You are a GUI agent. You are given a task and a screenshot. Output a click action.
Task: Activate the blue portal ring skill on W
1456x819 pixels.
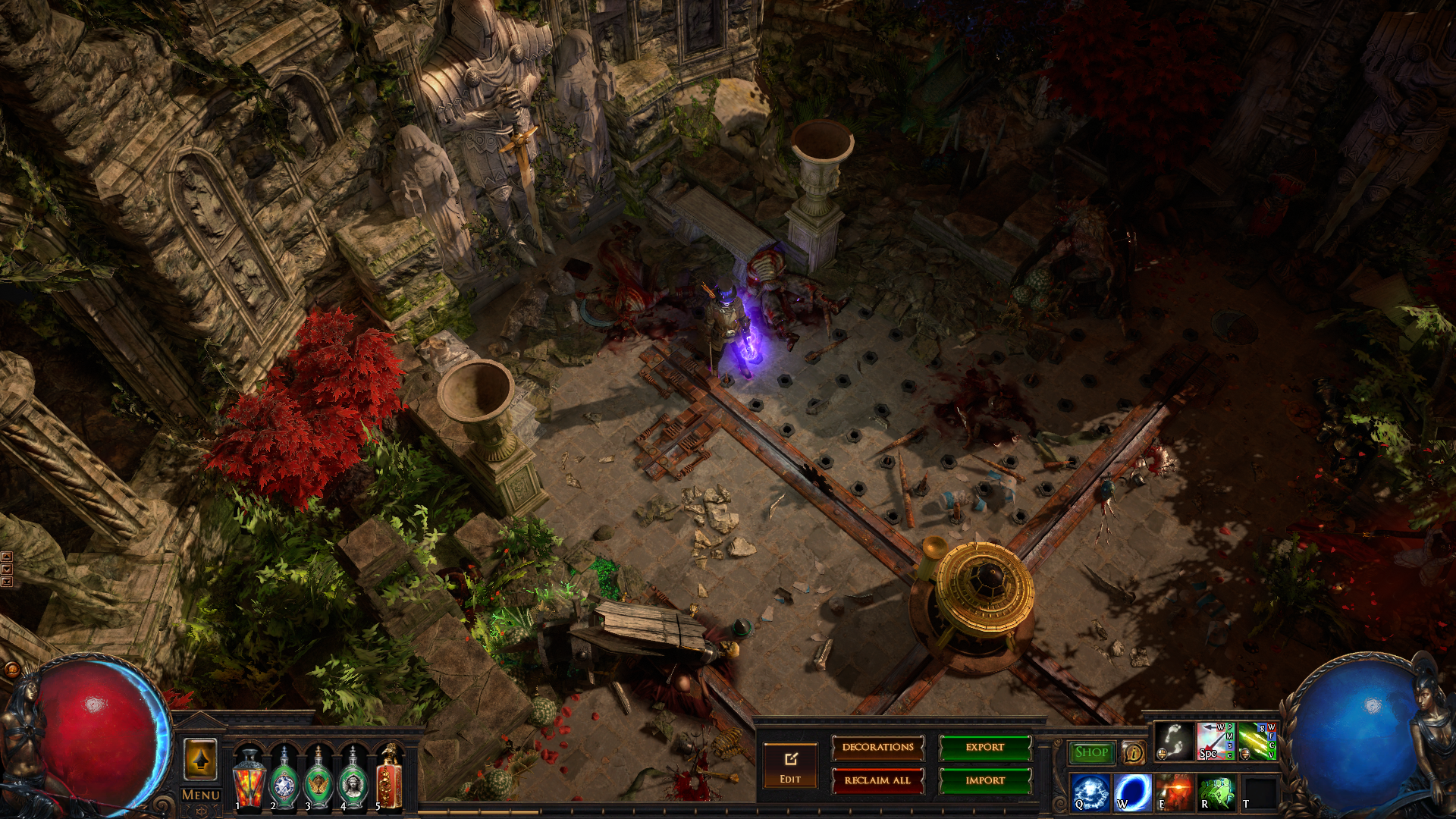[1132, 792]
